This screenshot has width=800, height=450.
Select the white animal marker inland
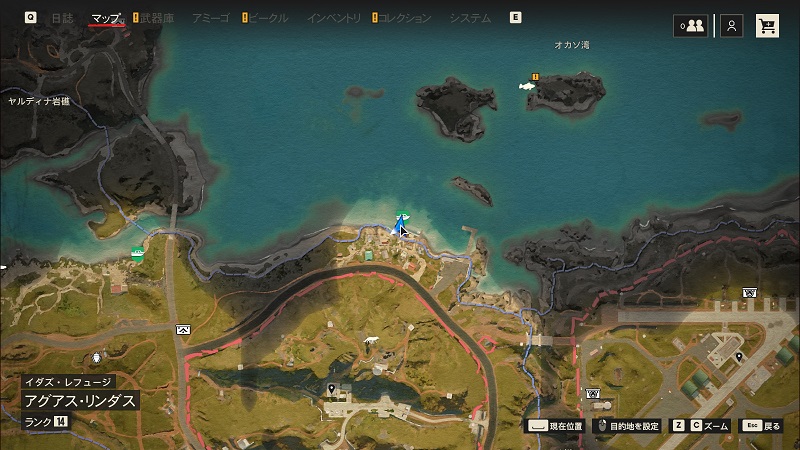click(374, 340)
